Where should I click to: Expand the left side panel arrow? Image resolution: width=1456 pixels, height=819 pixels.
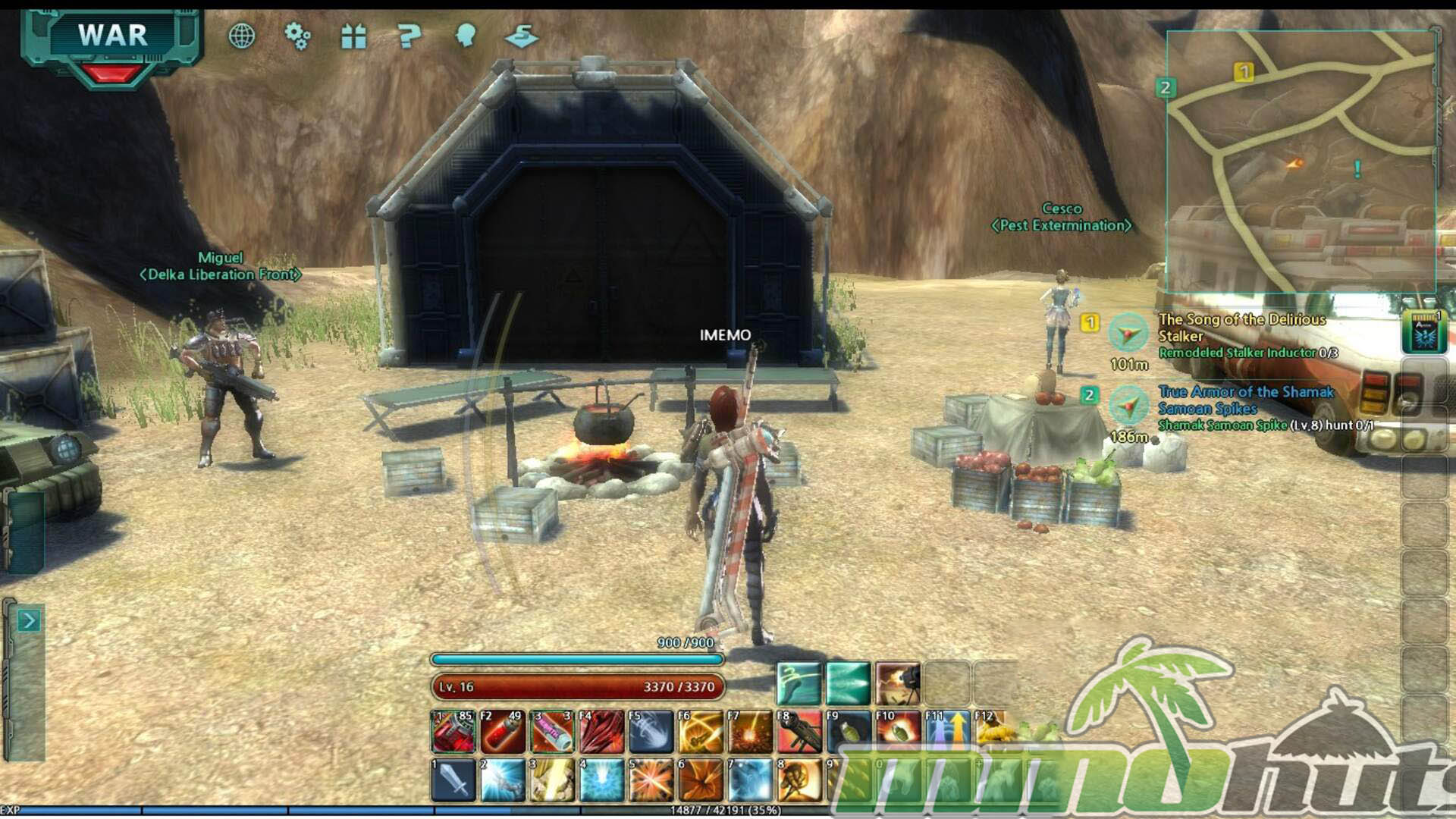(x=28, y=621)
